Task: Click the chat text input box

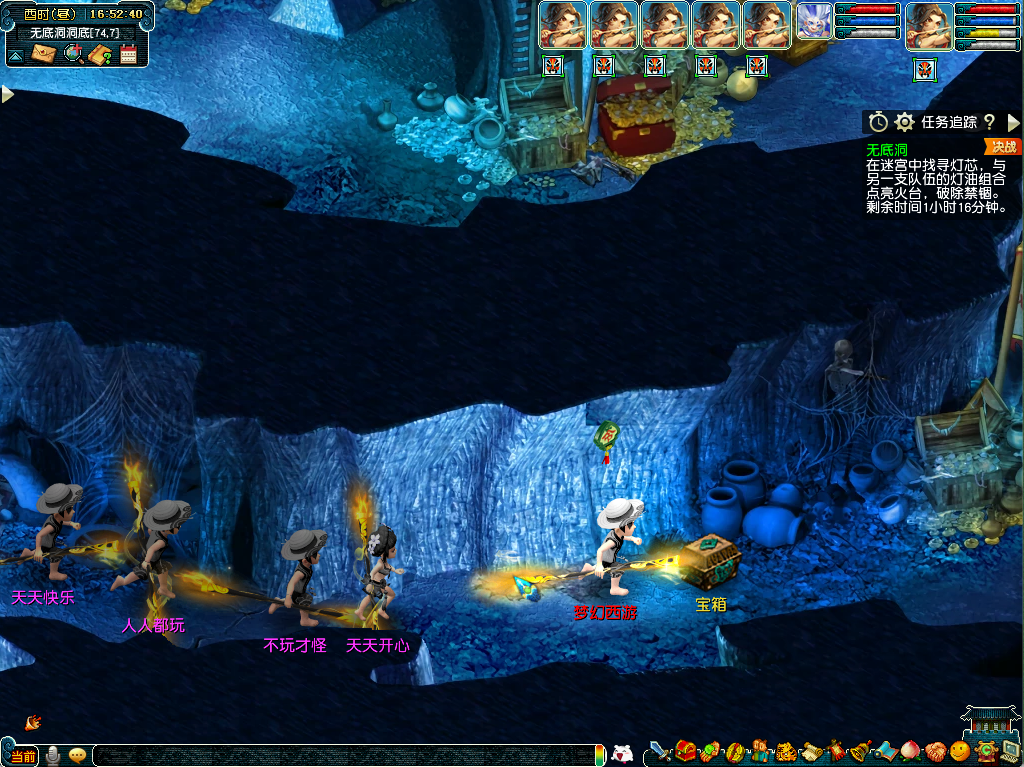Action: pyautogui.click(x=340, y=756)
